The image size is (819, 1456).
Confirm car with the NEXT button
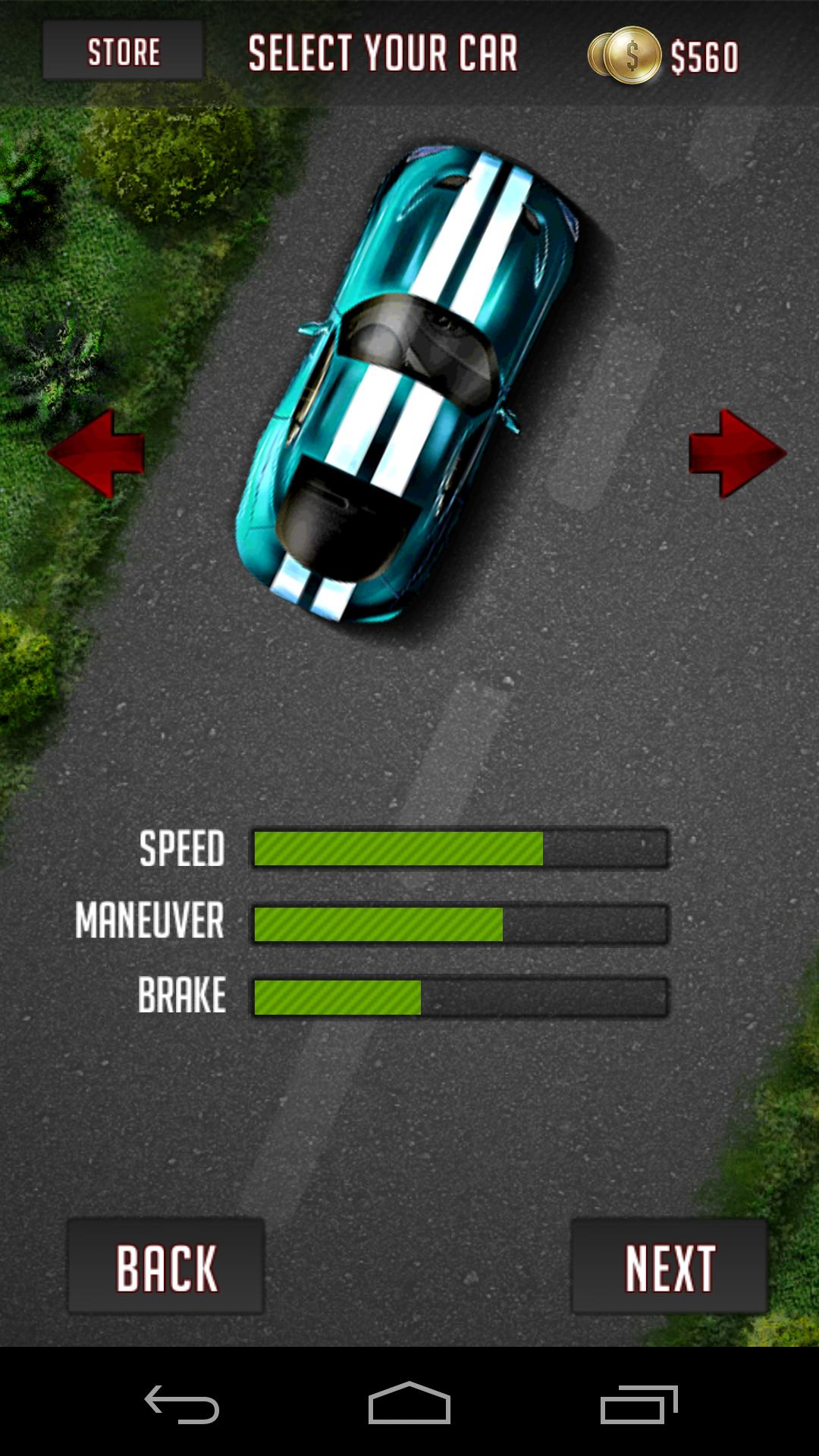(x=670, y=1266)
